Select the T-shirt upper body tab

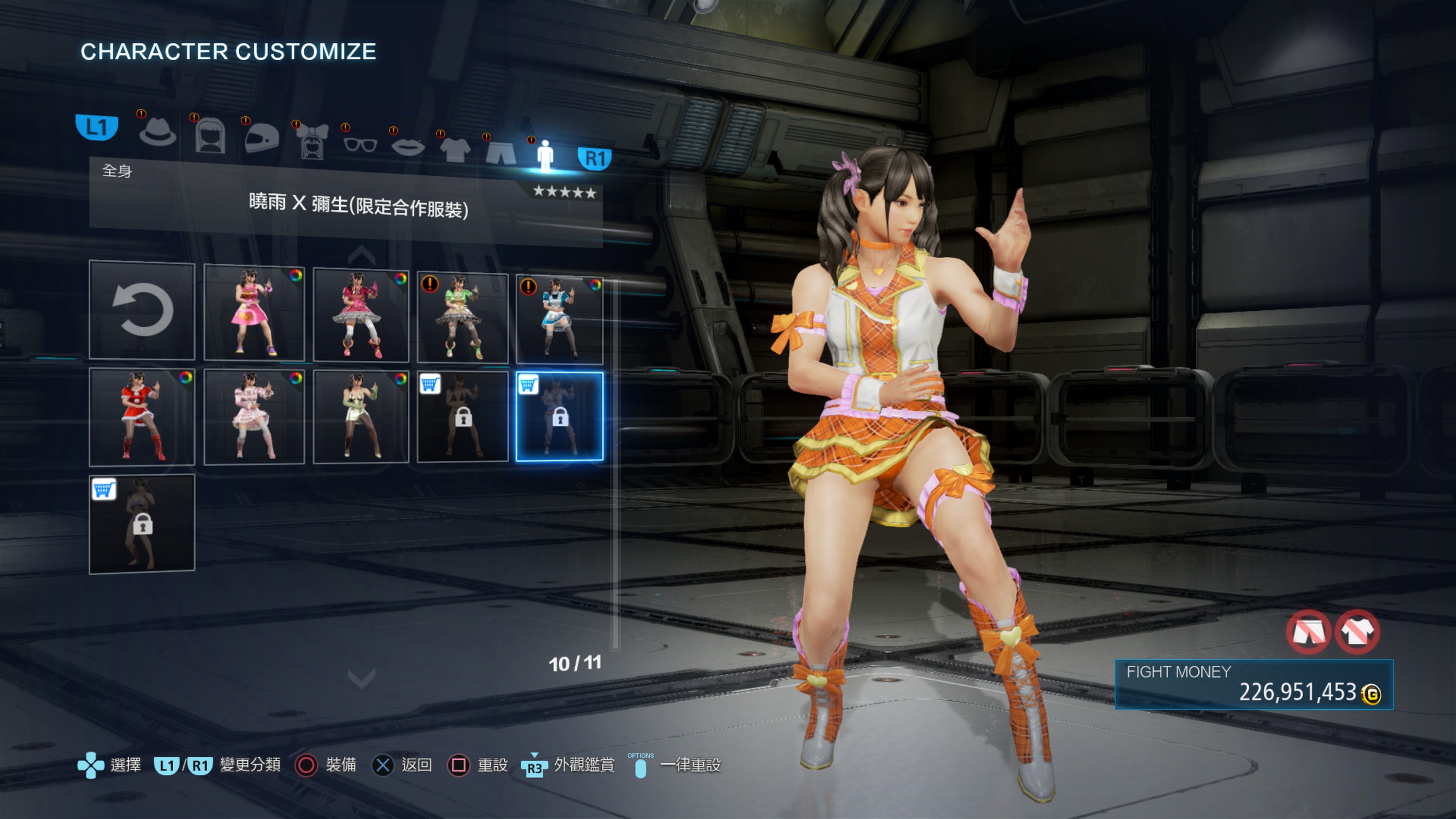point(454,150)
